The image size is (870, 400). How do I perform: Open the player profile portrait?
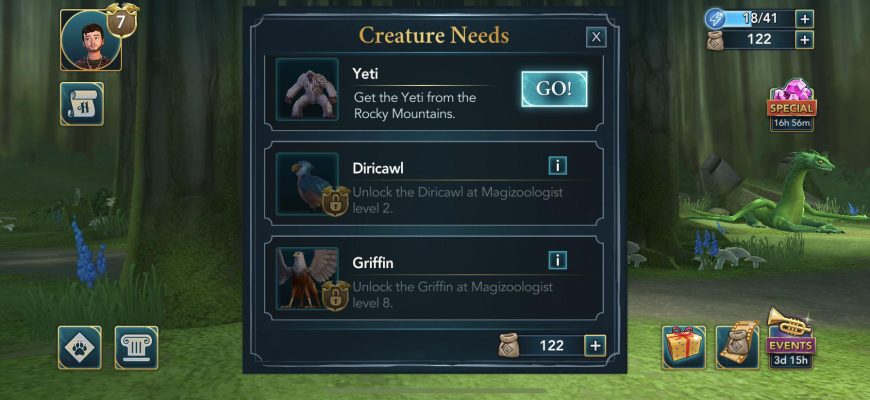pos(90,40)
